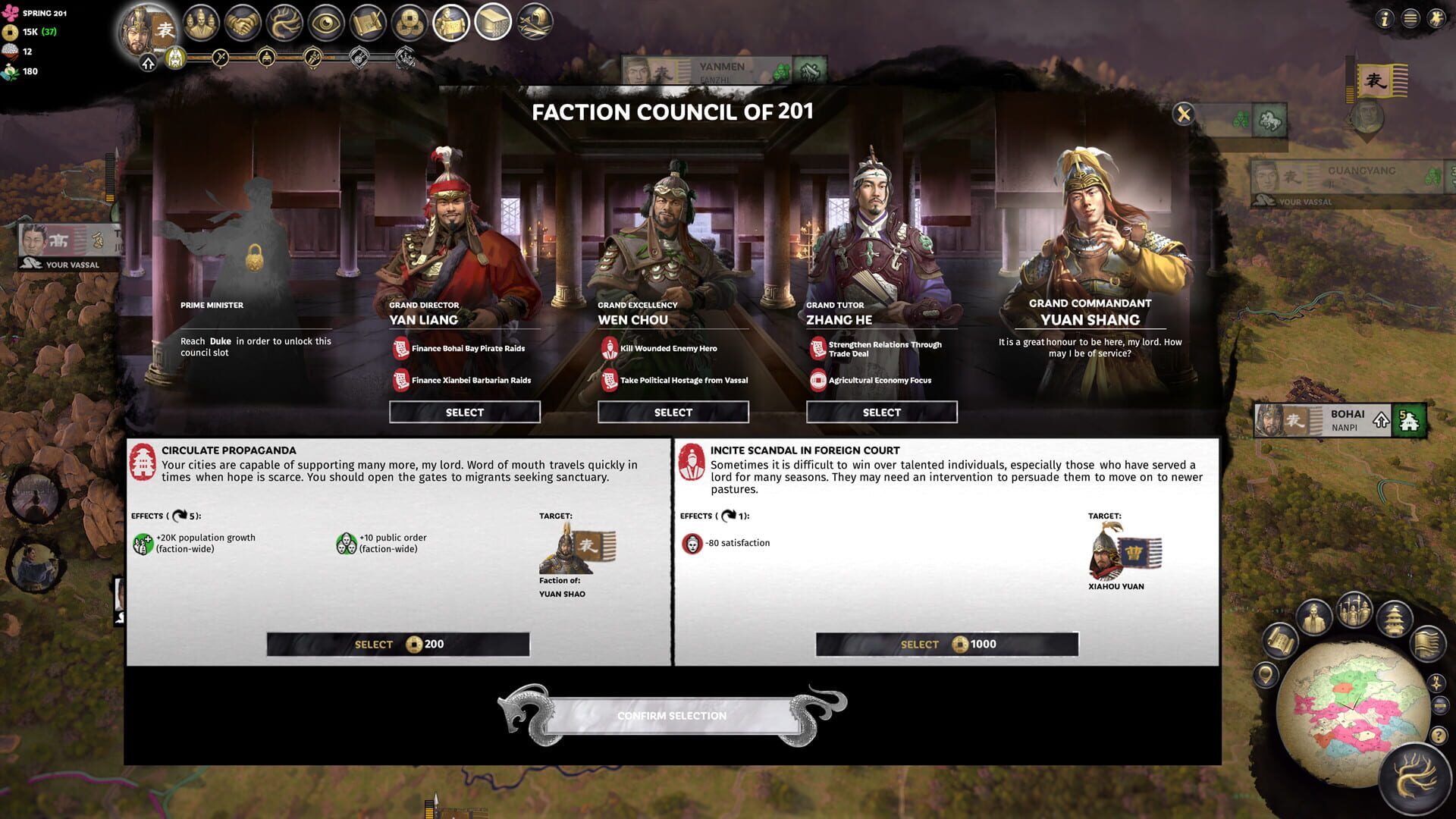Open the game menu hamburger icon
The width and height of the screenshot is (1456, 819).
(1408, 19)
